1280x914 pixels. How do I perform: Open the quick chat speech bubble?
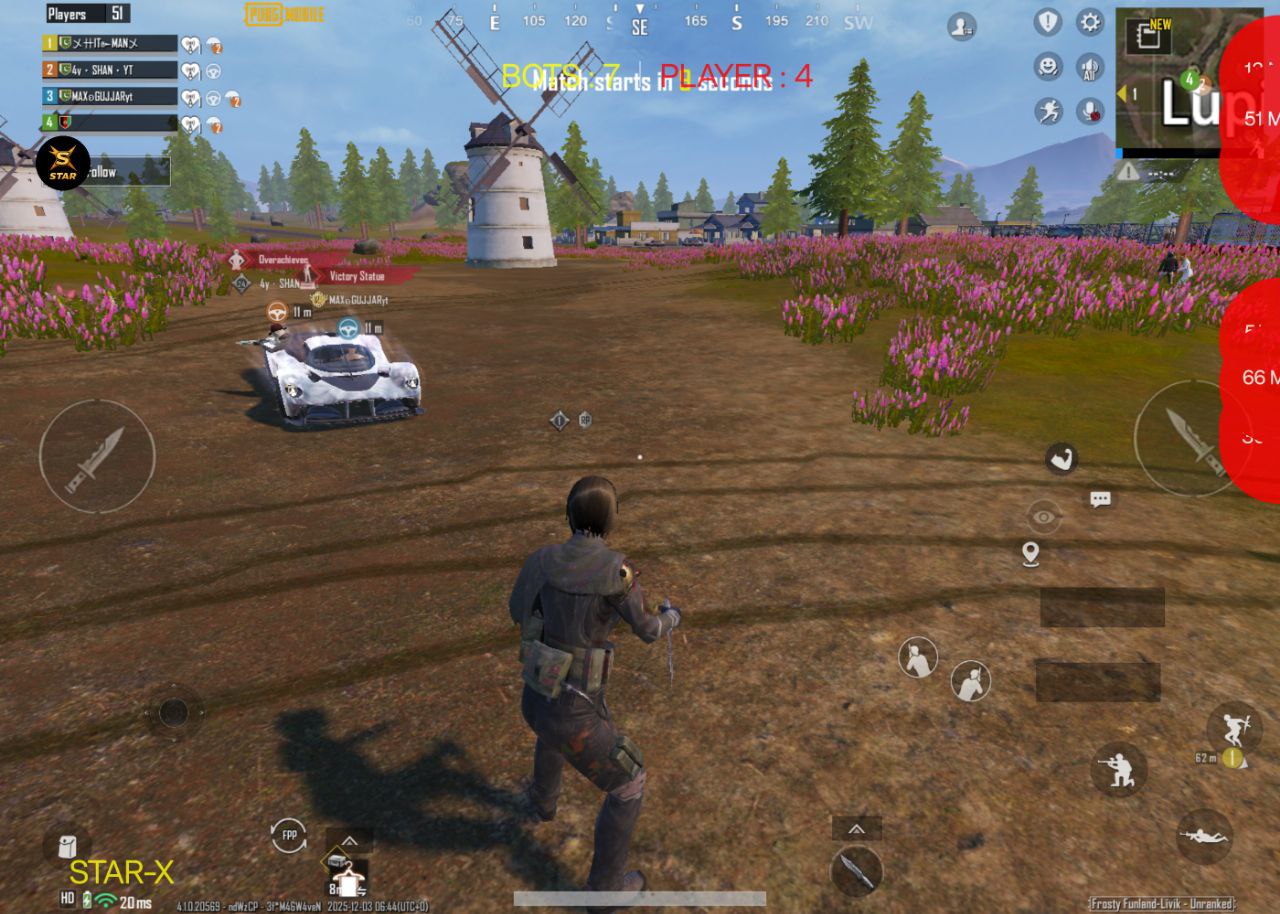pyautogui.click(x=1100, y=499)
